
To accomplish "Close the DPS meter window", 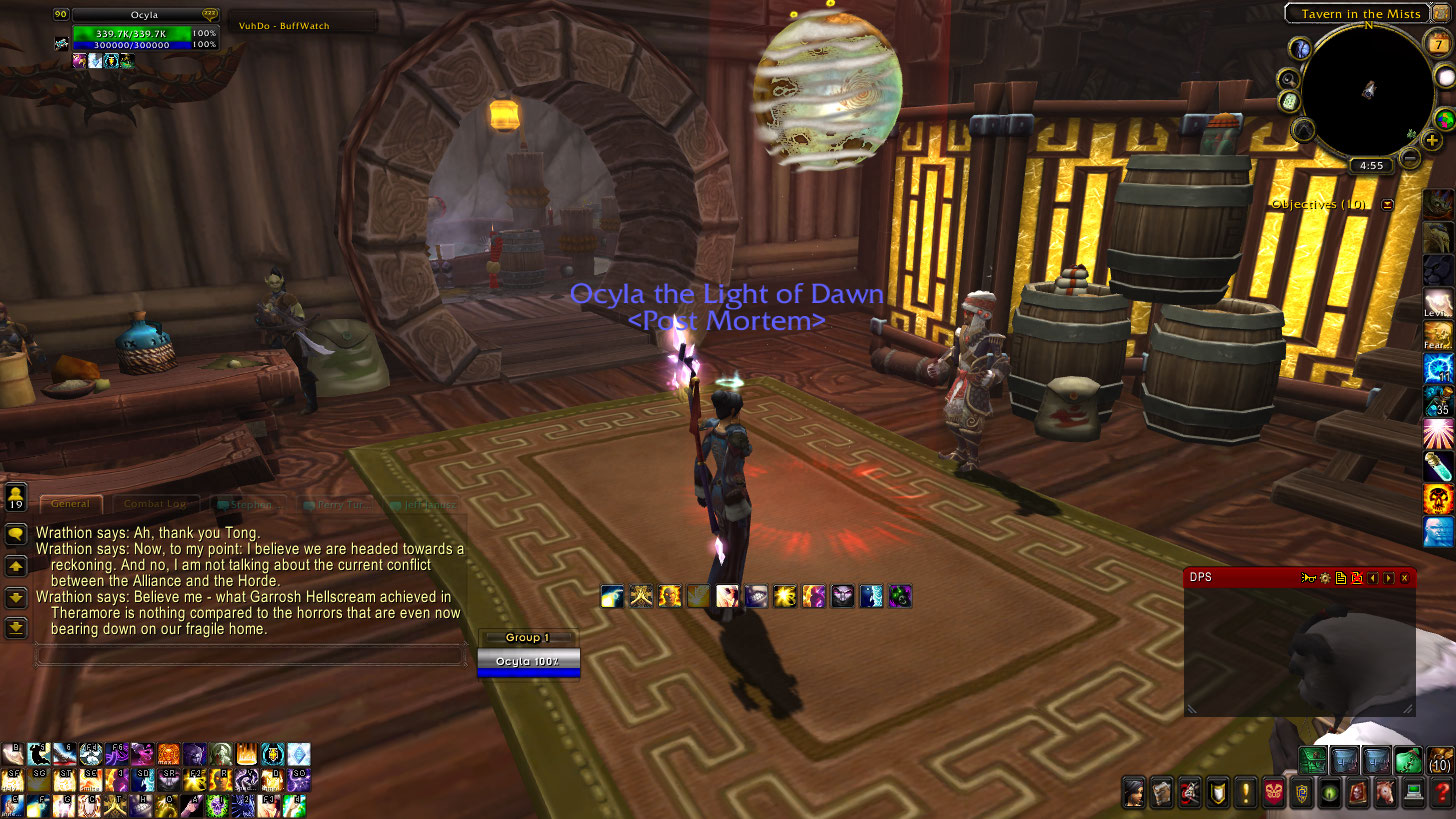I will tap(1405, 578).
